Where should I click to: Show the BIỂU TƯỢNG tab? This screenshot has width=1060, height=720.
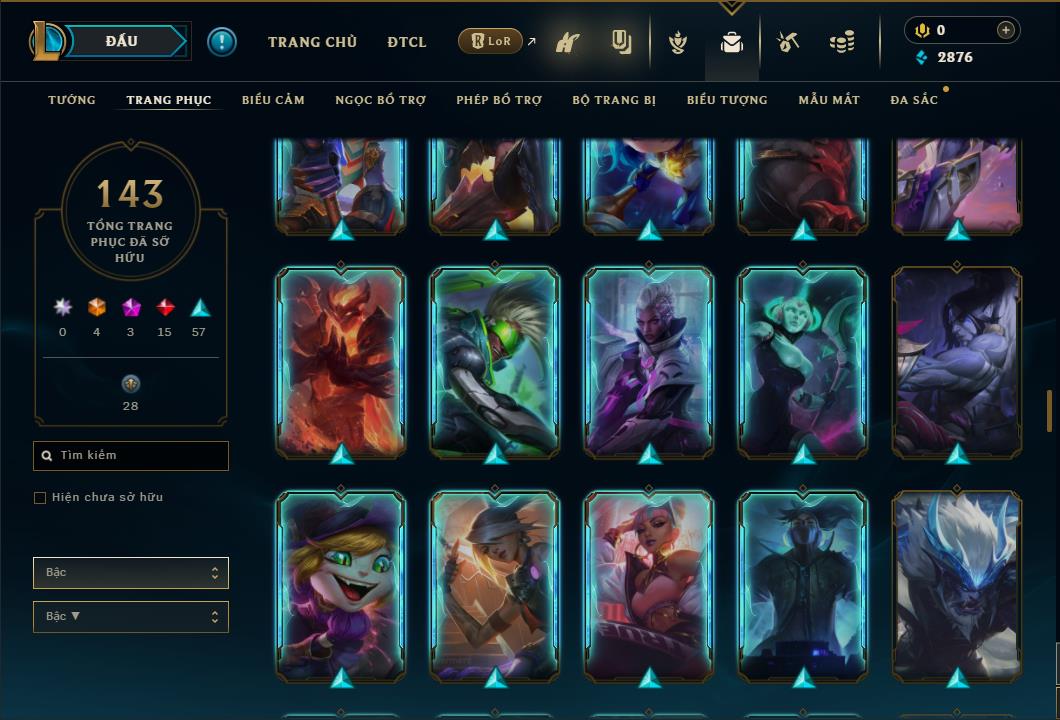[x=727, y=100]
